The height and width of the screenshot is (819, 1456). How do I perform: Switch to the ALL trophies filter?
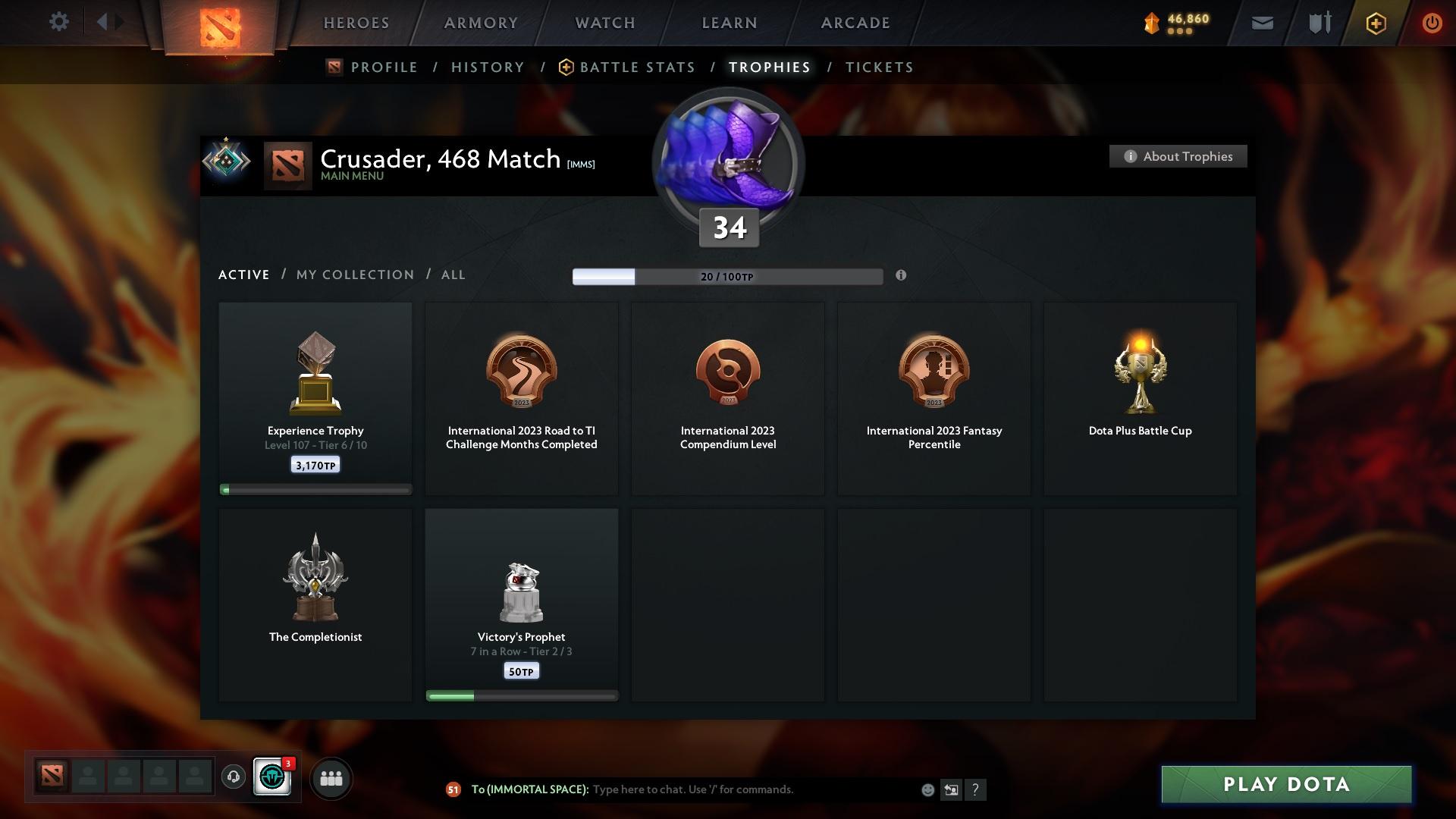tap(453, 275)
